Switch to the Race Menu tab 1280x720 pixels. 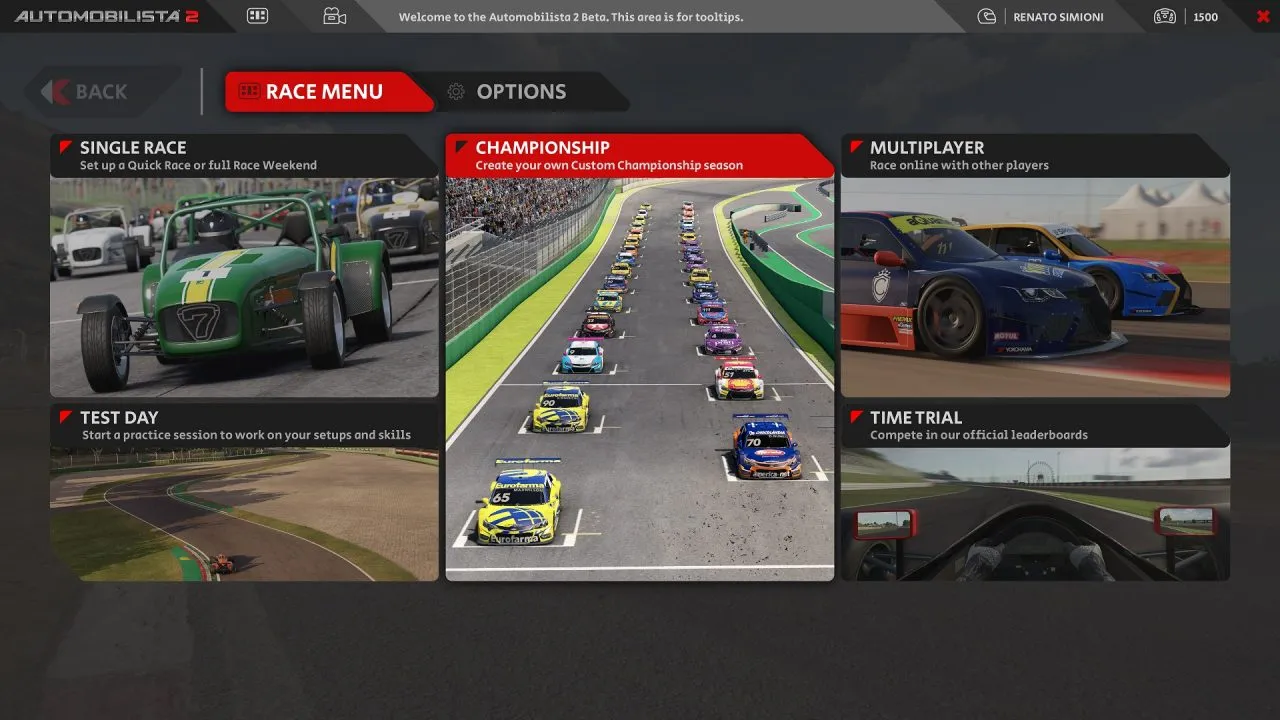[323, 92]
